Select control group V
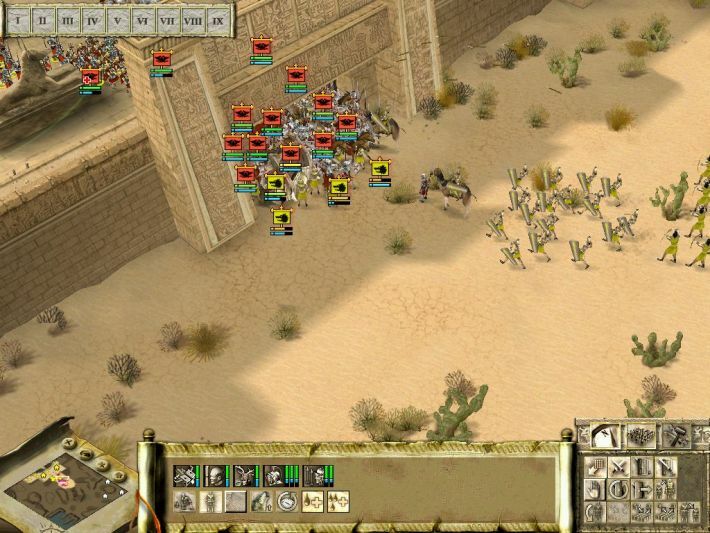The height and width of the screenshot is (533, 710). (119, 19)
